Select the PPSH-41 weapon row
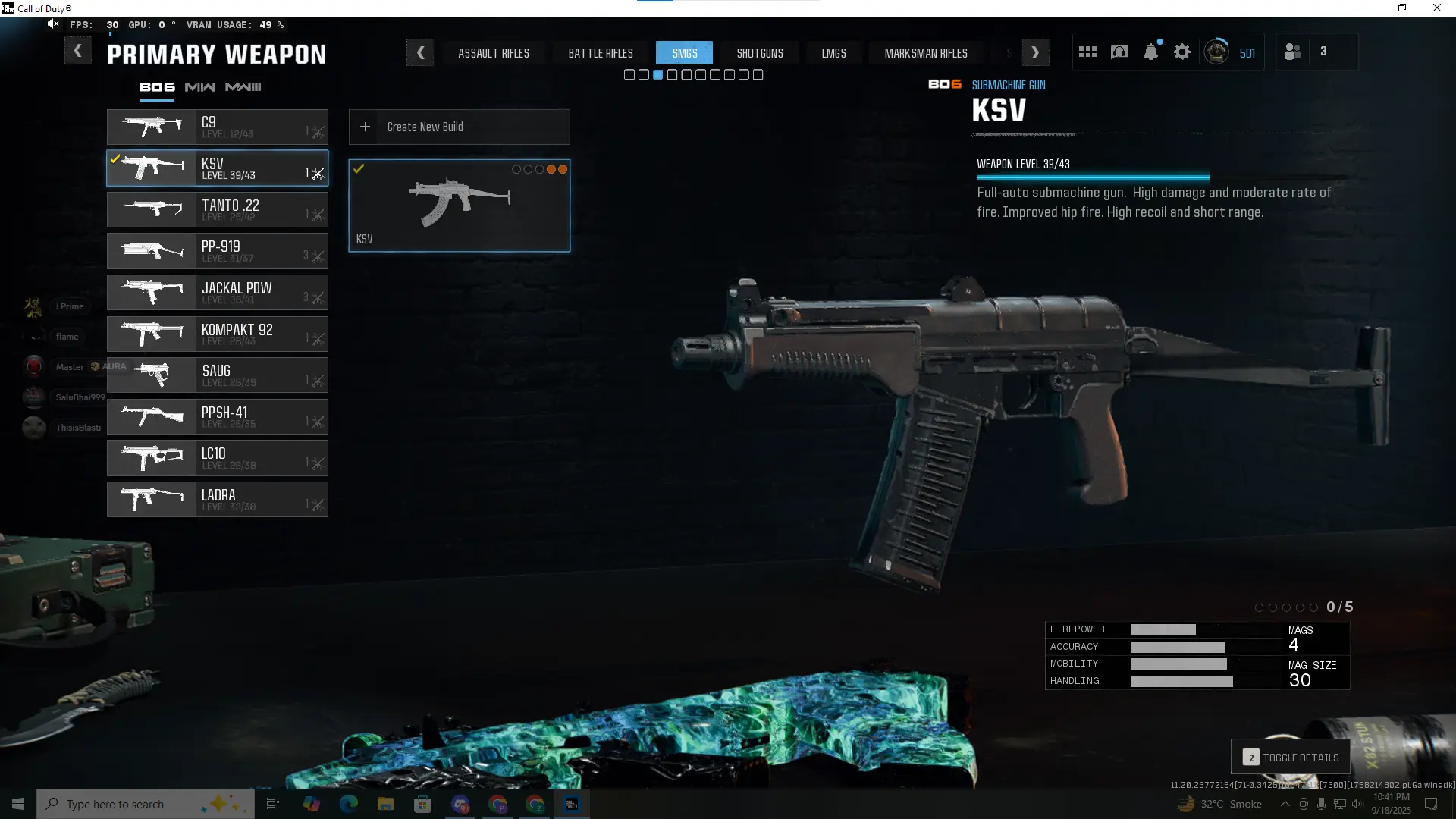This screenshot has width=1456, height=819. tap(218, 417)
